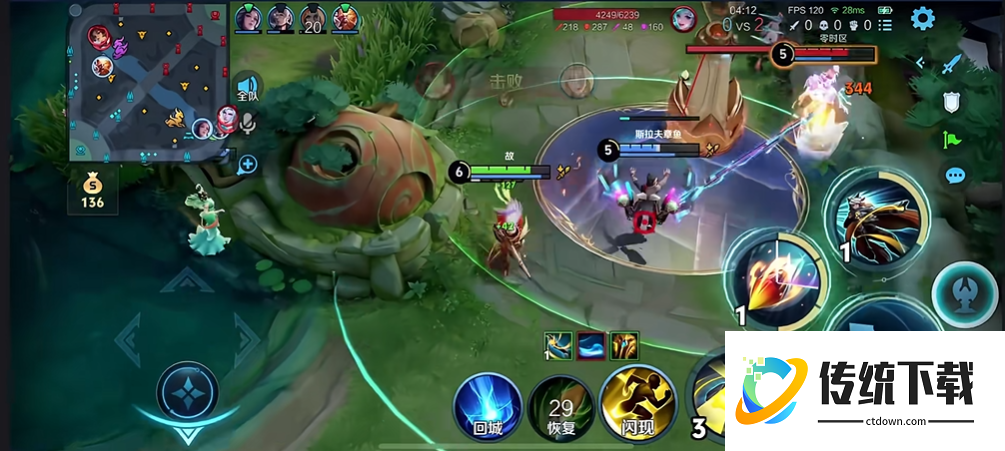
Task: Toggle the 全队 team speaker
Action: coord(247,87)
